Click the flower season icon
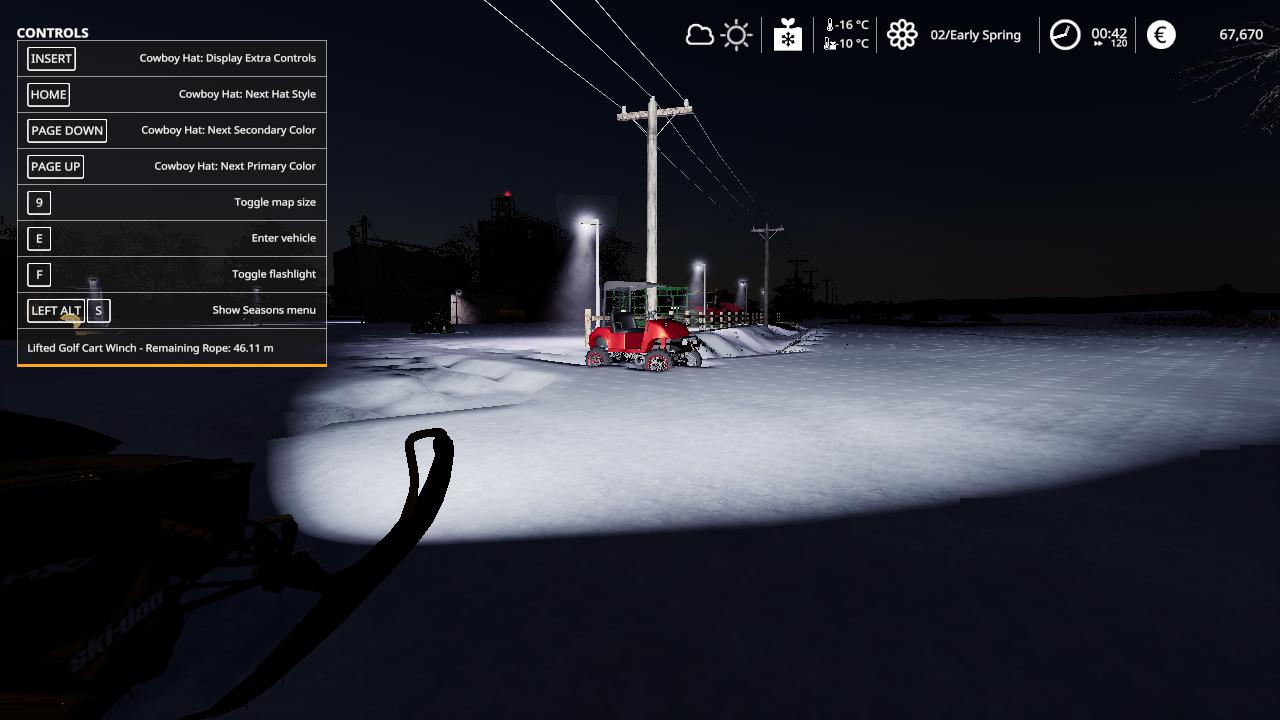This screenshot has width=1280, height=720. point(902,35)
